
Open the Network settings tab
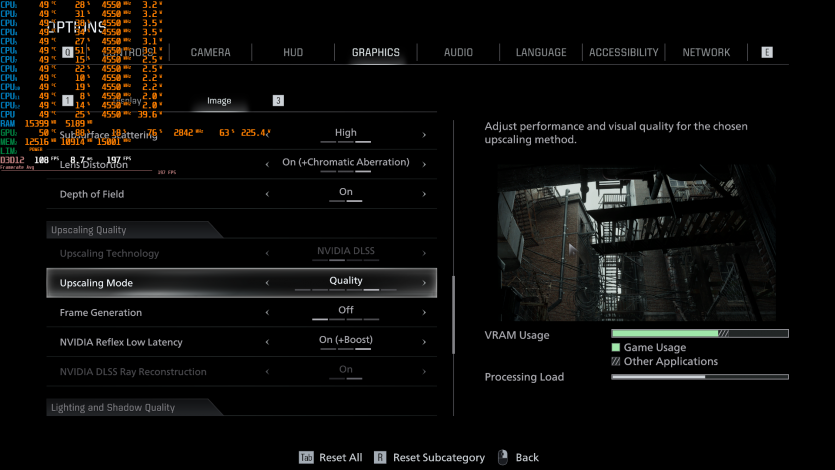[x=706, y=52]
